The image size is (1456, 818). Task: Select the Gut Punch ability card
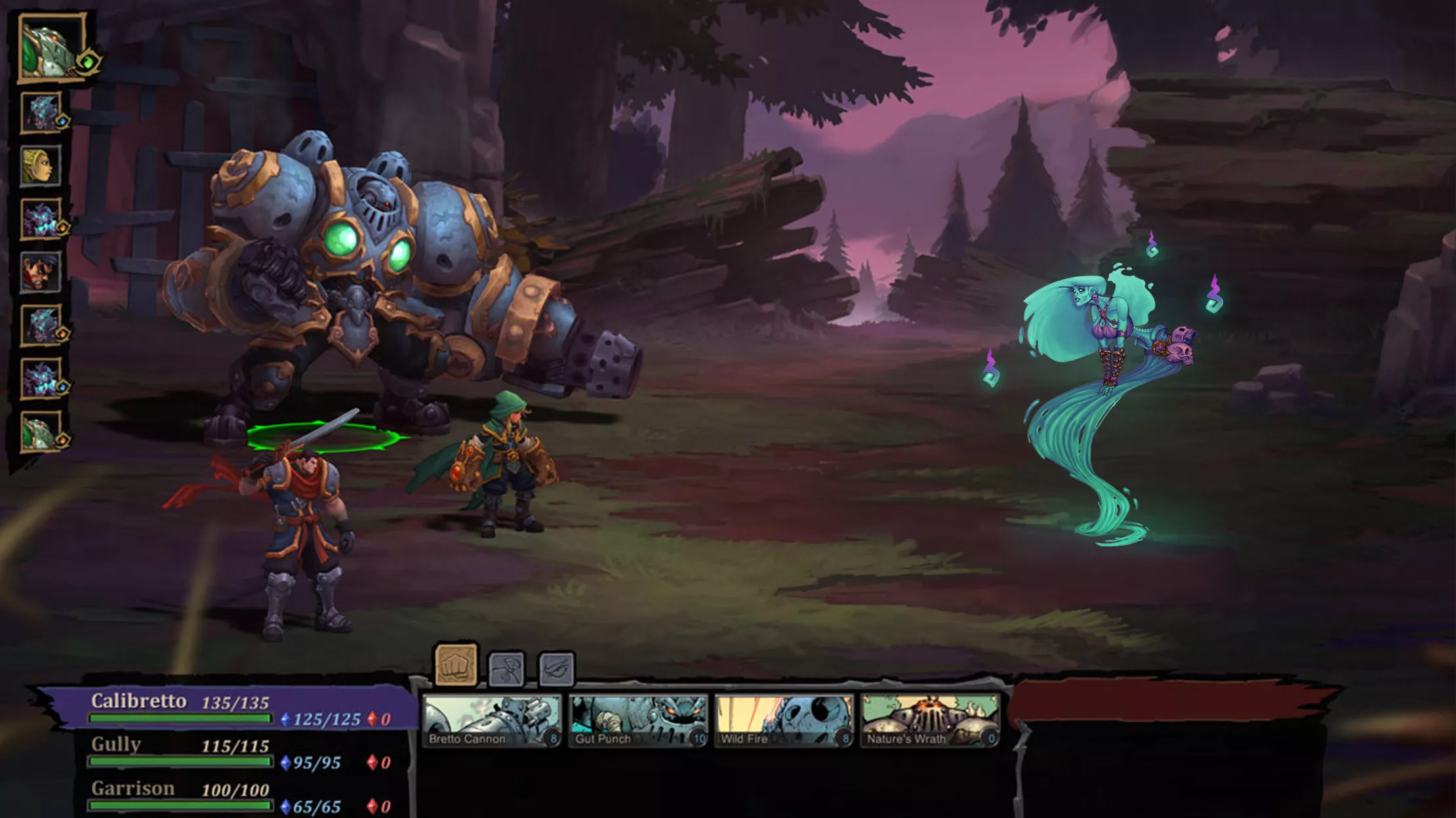click(x=638, y=720)
